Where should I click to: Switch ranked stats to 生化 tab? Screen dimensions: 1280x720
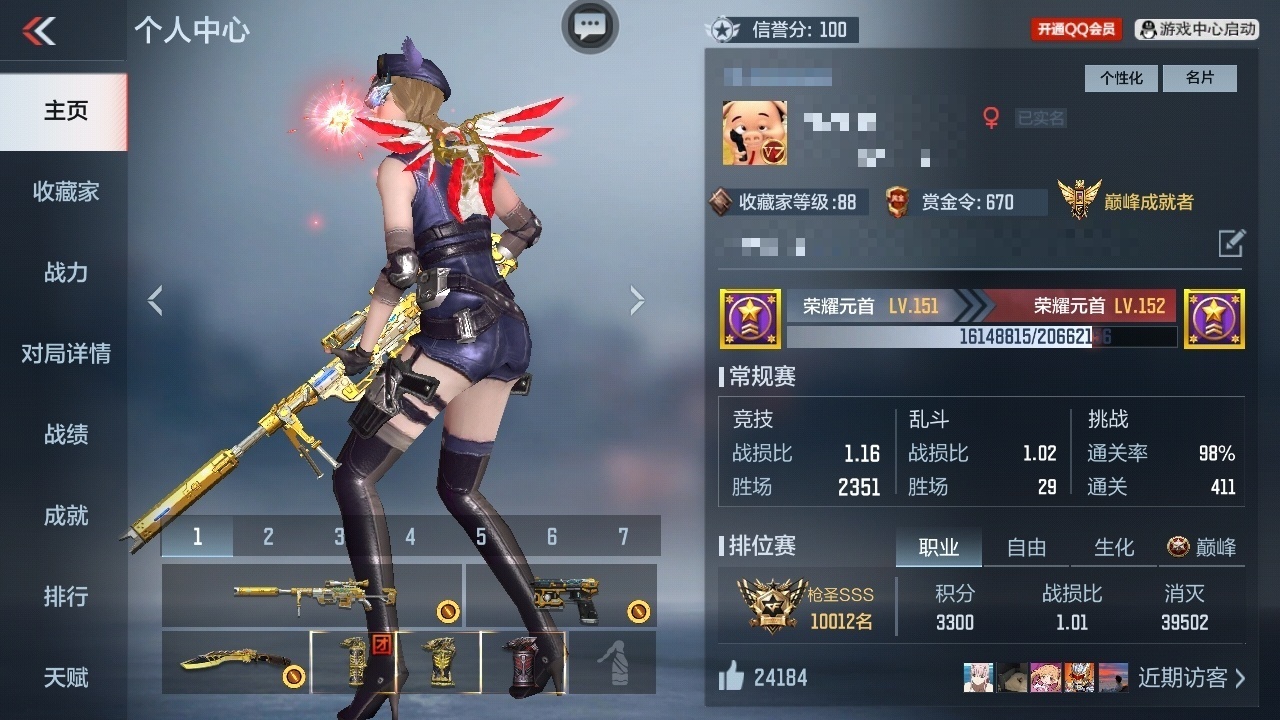click(1114, 547)
